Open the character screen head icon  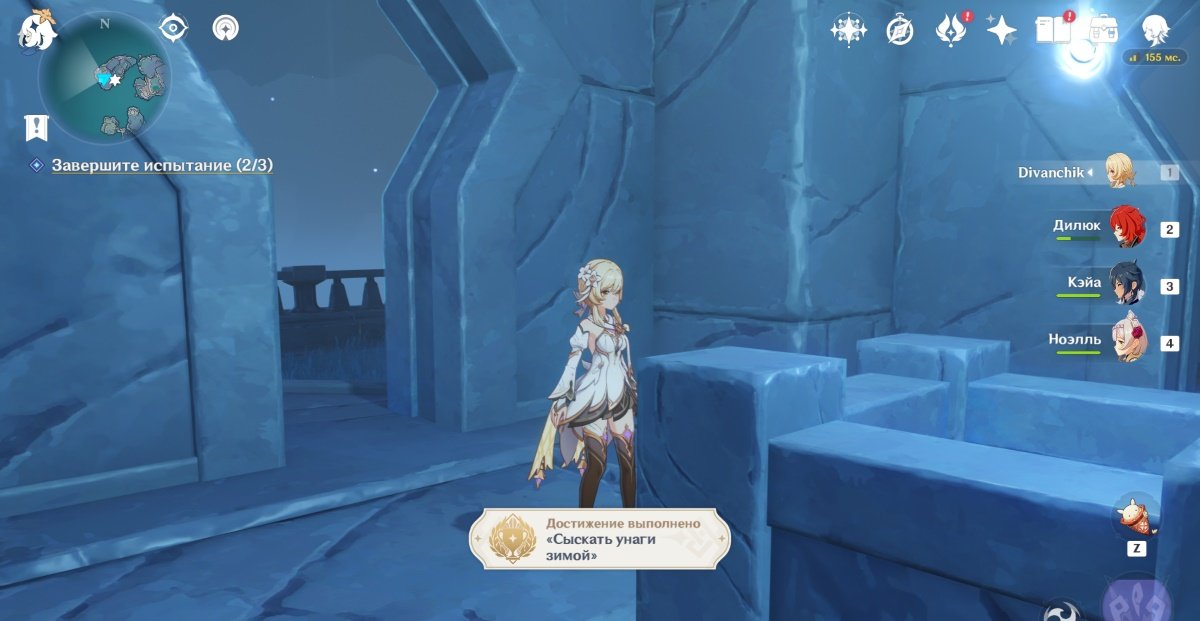[x=1157, y=30]
